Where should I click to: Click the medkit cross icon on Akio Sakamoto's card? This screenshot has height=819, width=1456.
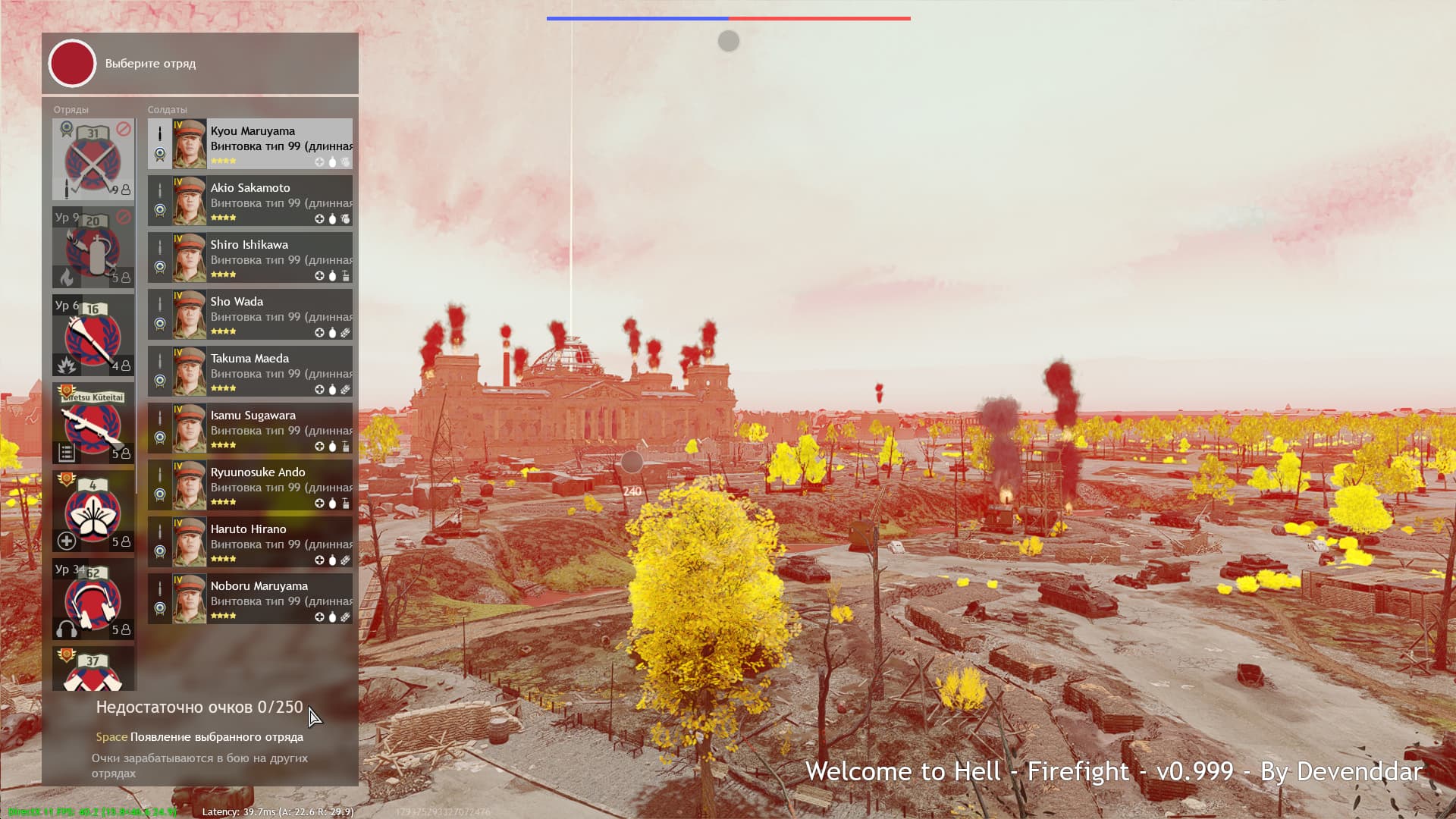320,219
